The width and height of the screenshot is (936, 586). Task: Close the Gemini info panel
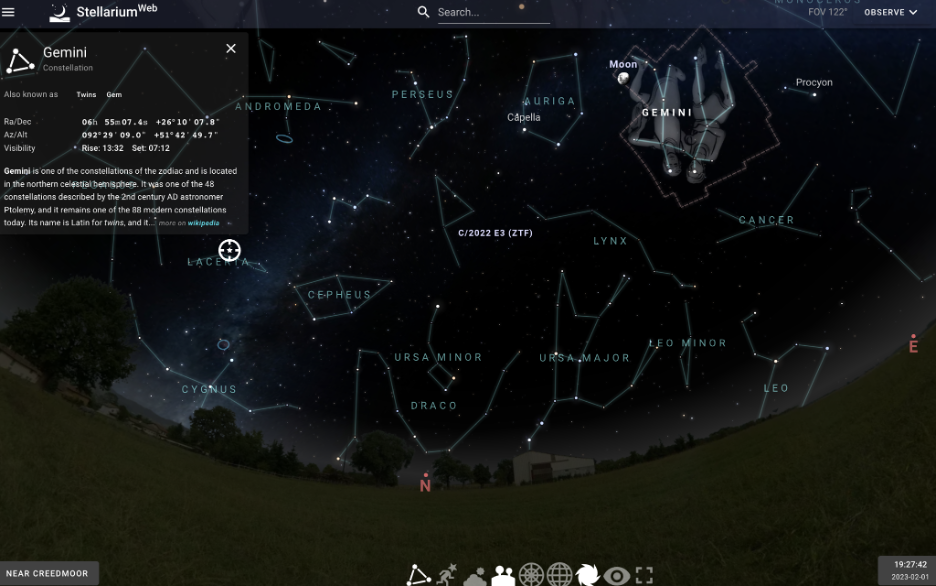231,48
